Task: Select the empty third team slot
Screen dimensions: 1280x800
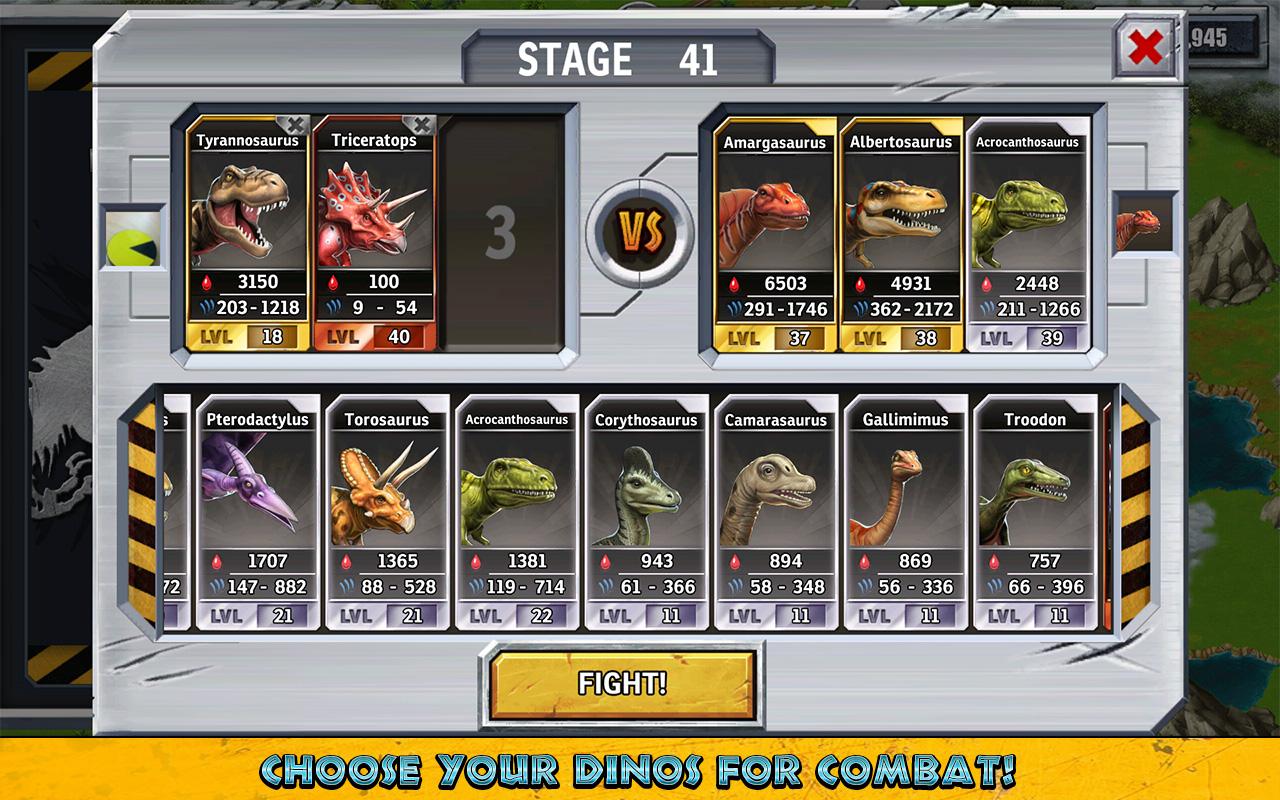Action: [501, 233]
